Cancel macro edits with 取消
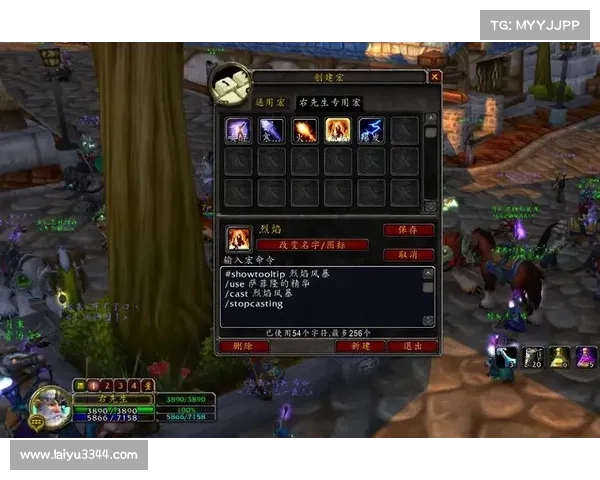This screenshot has width=600, height=480. pyautogui.click(x=408, y=254)
